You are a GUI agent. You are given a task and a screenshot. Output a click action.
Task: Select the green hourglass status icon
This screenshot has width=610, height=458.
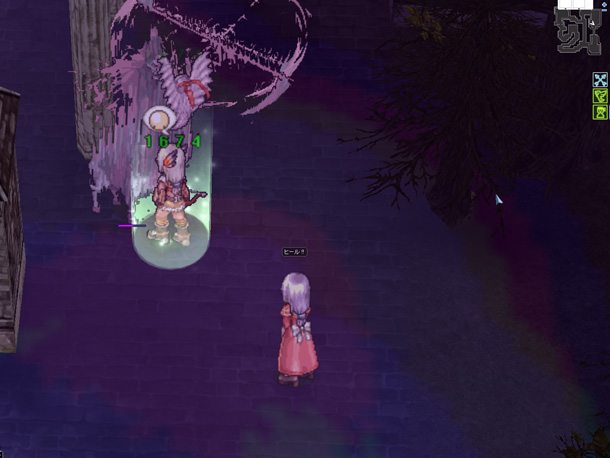pos(600,113)
